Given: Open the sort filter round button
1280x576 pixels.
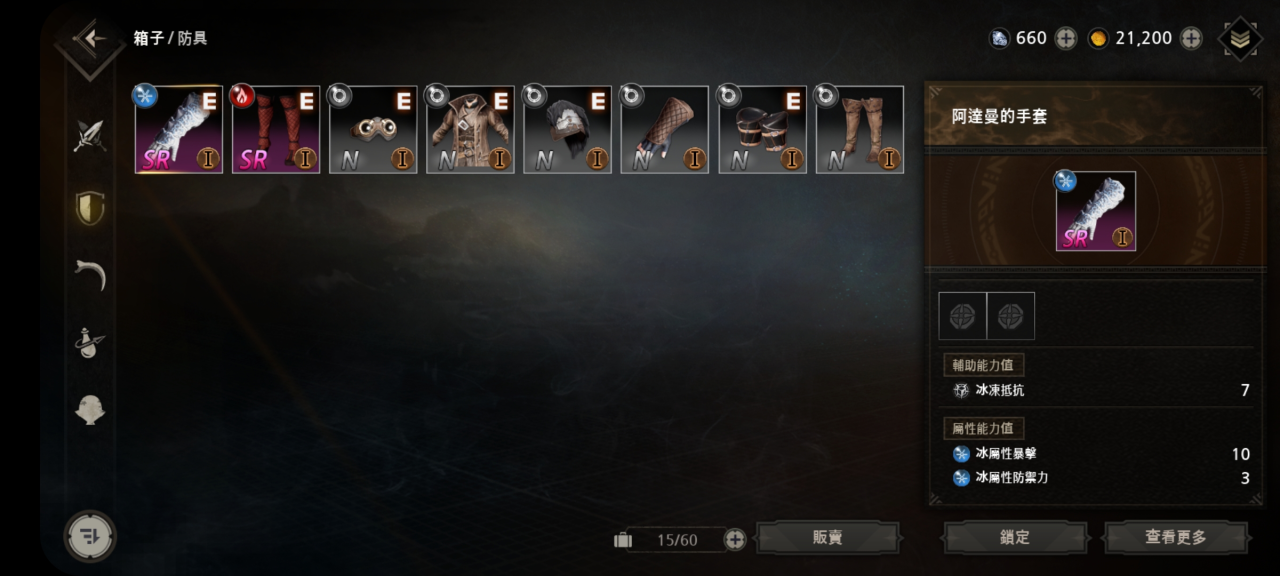Looking at the screenshot, I should [x=90, y=536].
